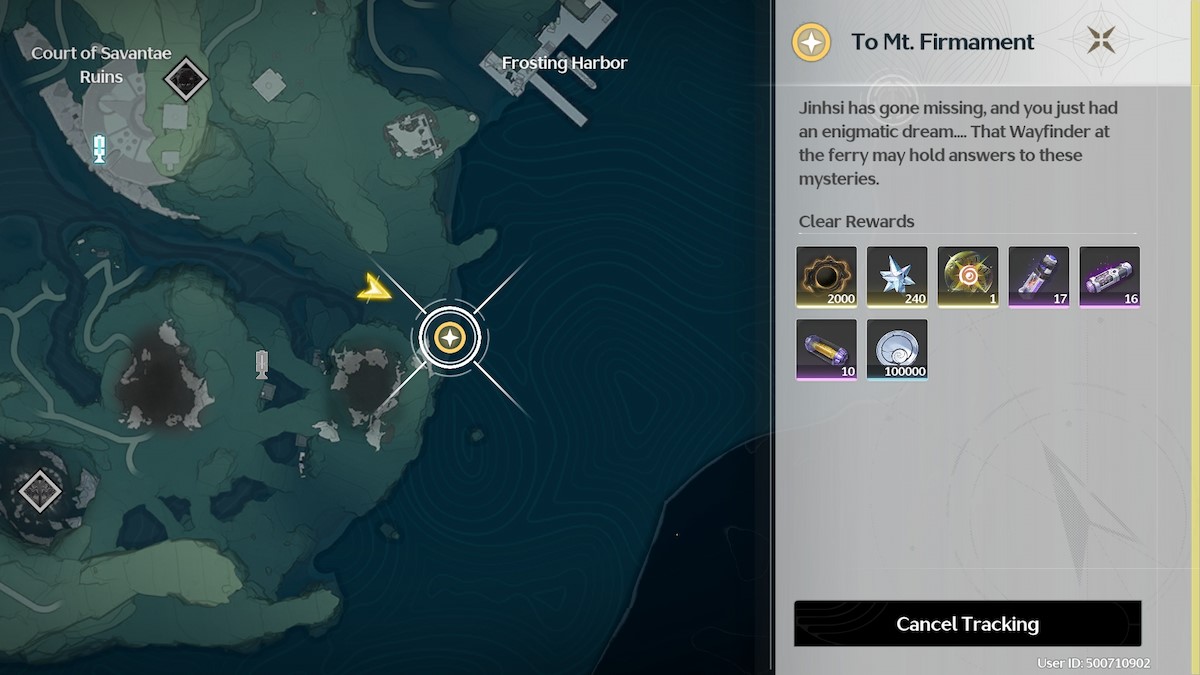View the purple reward item with quantity 16
Screen dimensions: 1200x675
[x=1110, y=276]
